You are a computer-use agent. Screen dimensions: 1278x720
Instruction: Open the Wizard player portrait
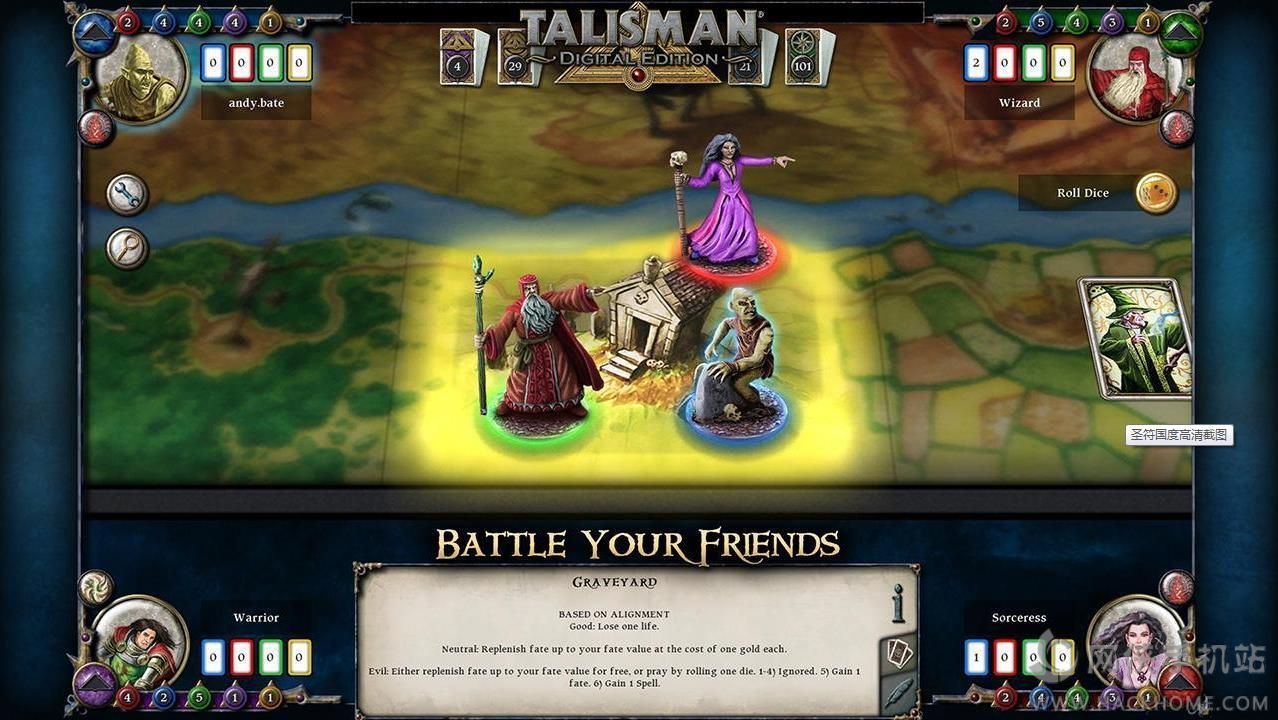(x=1135, y=78)
